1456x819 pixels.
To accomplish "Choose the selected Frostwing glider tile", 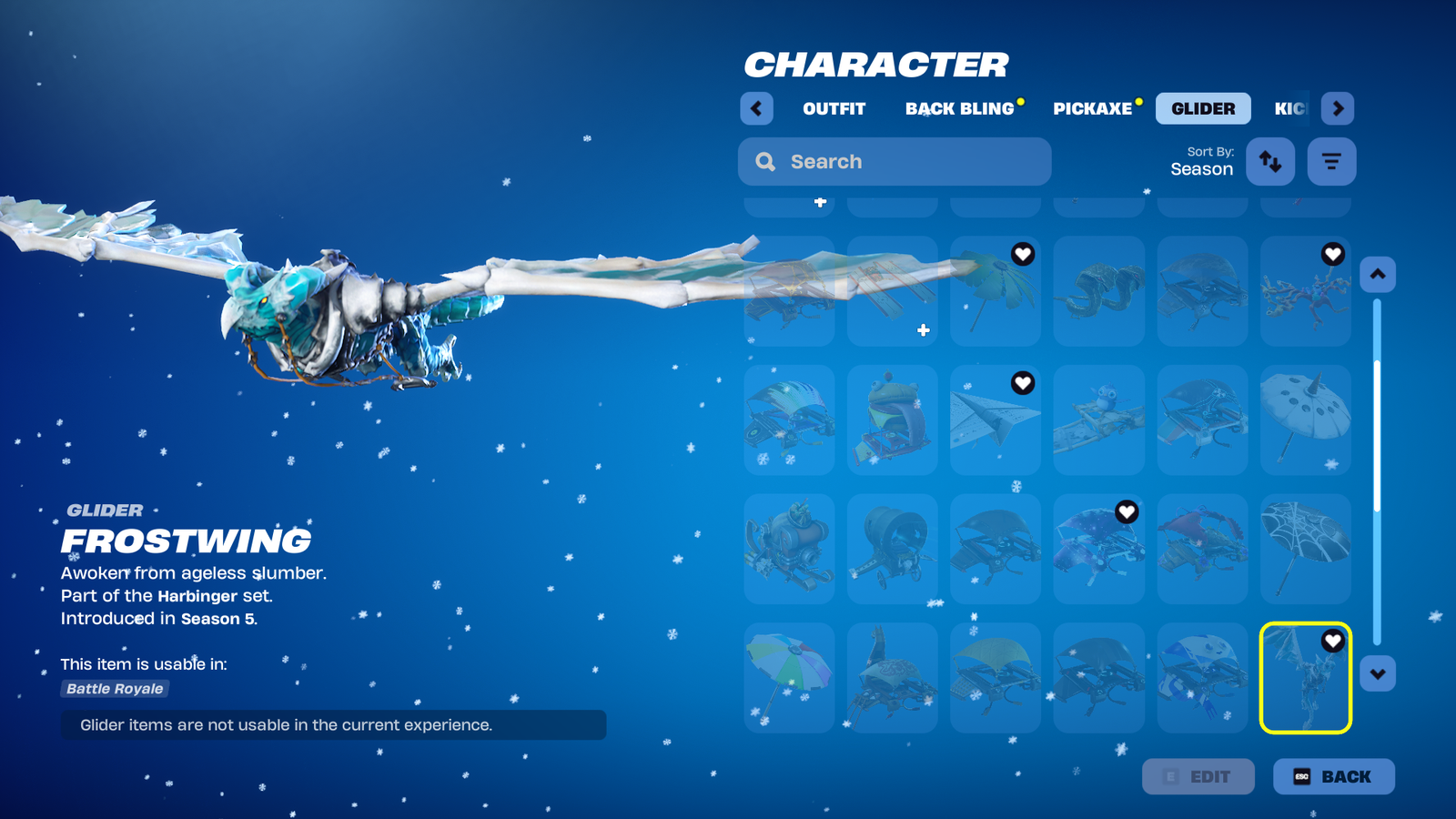I will pos(1305,678).
